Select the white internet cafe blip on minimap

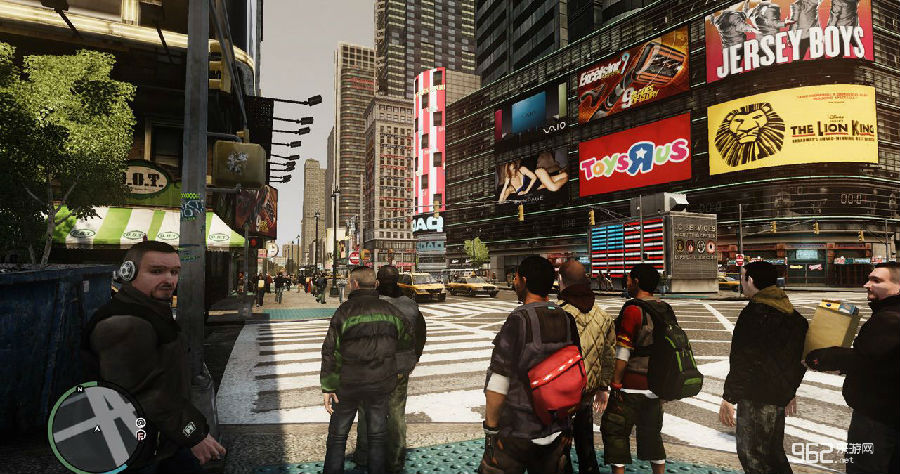tap(141, 422)
